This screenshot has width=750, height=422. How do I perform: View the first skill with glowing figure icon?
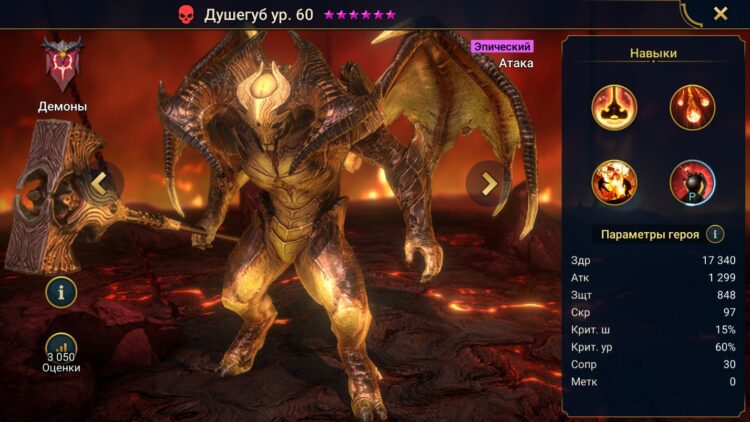click(613, 107)
